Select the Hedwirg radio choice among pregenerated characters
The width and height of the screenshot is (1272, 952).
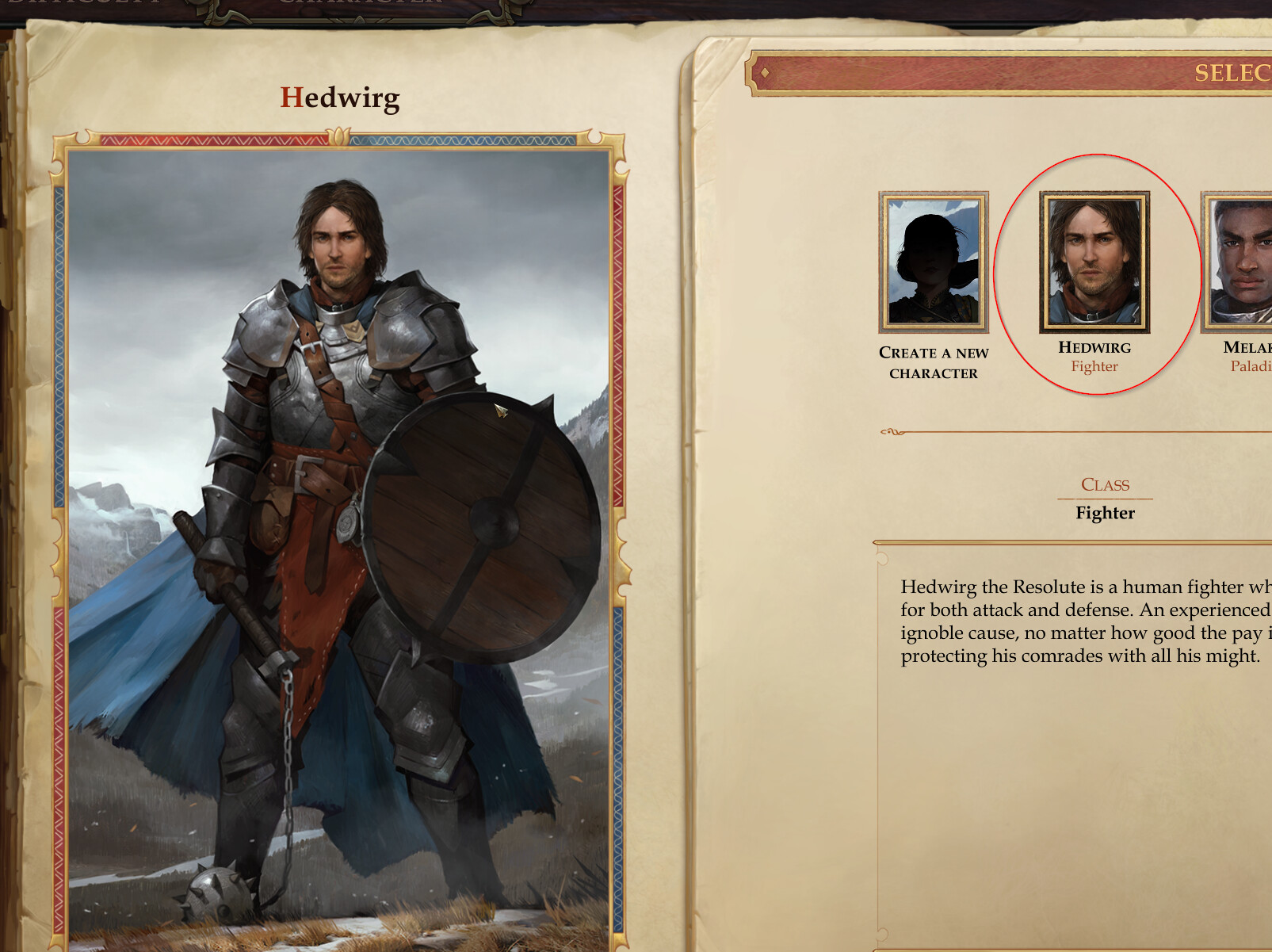[1094, 262]
